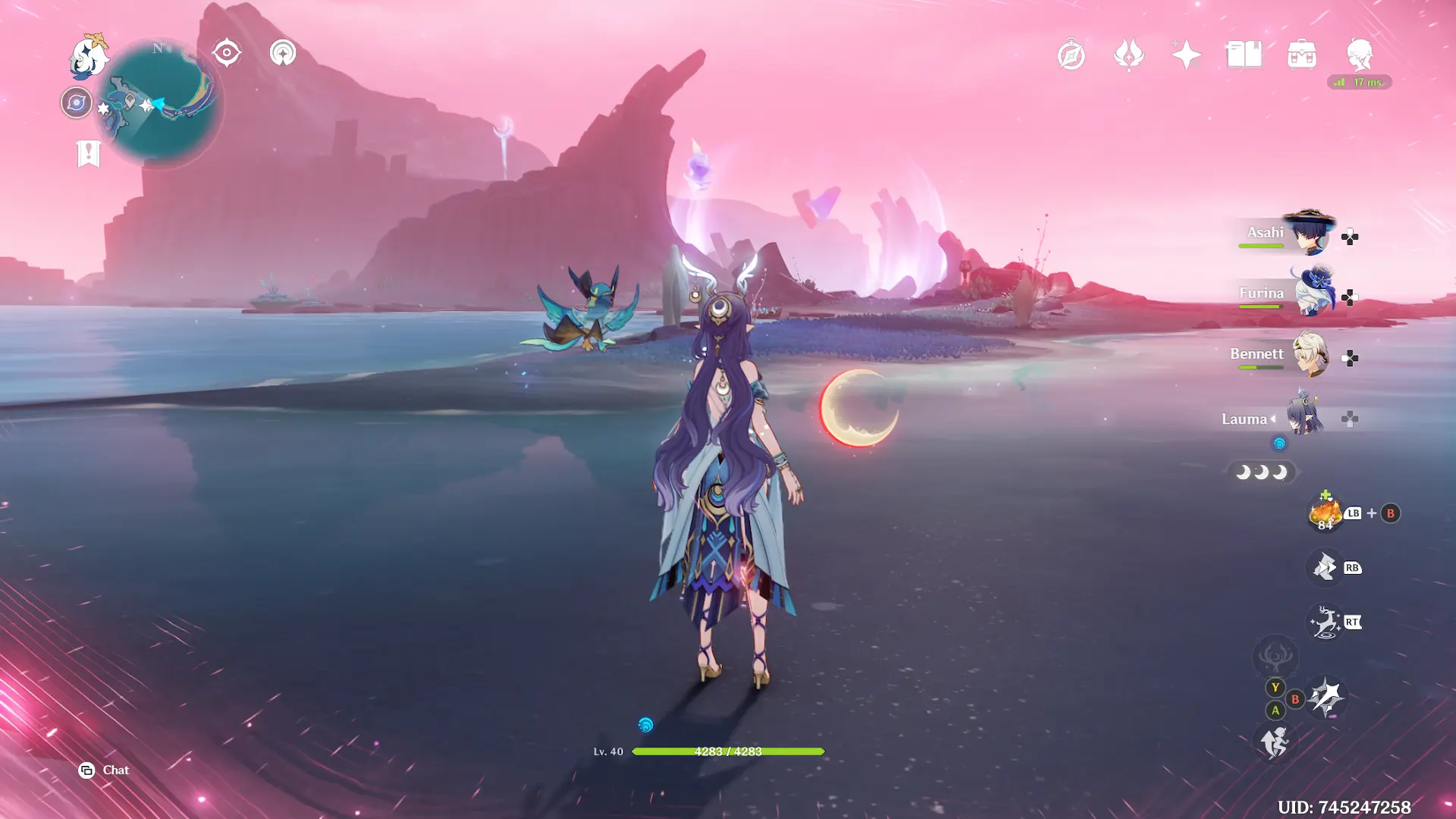Open the character profile head icon
This screenshot has width=1456, height=819.
click(x=1359, y=55)
